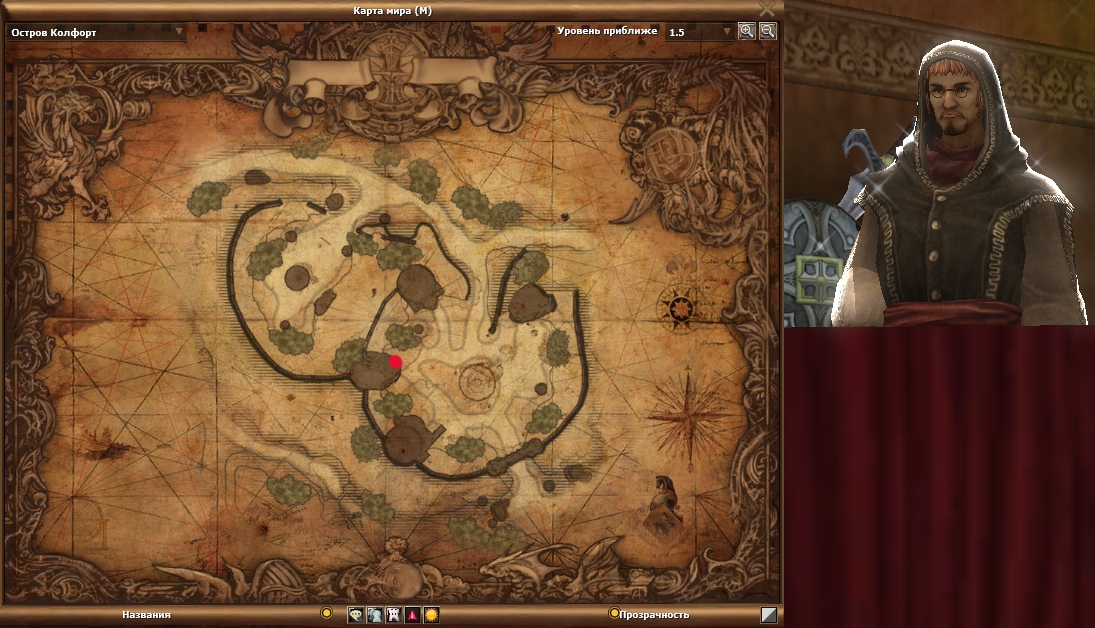Screen dimensions: 1095x628
Task: Click the red marker on the map
Action: [396, 362]
